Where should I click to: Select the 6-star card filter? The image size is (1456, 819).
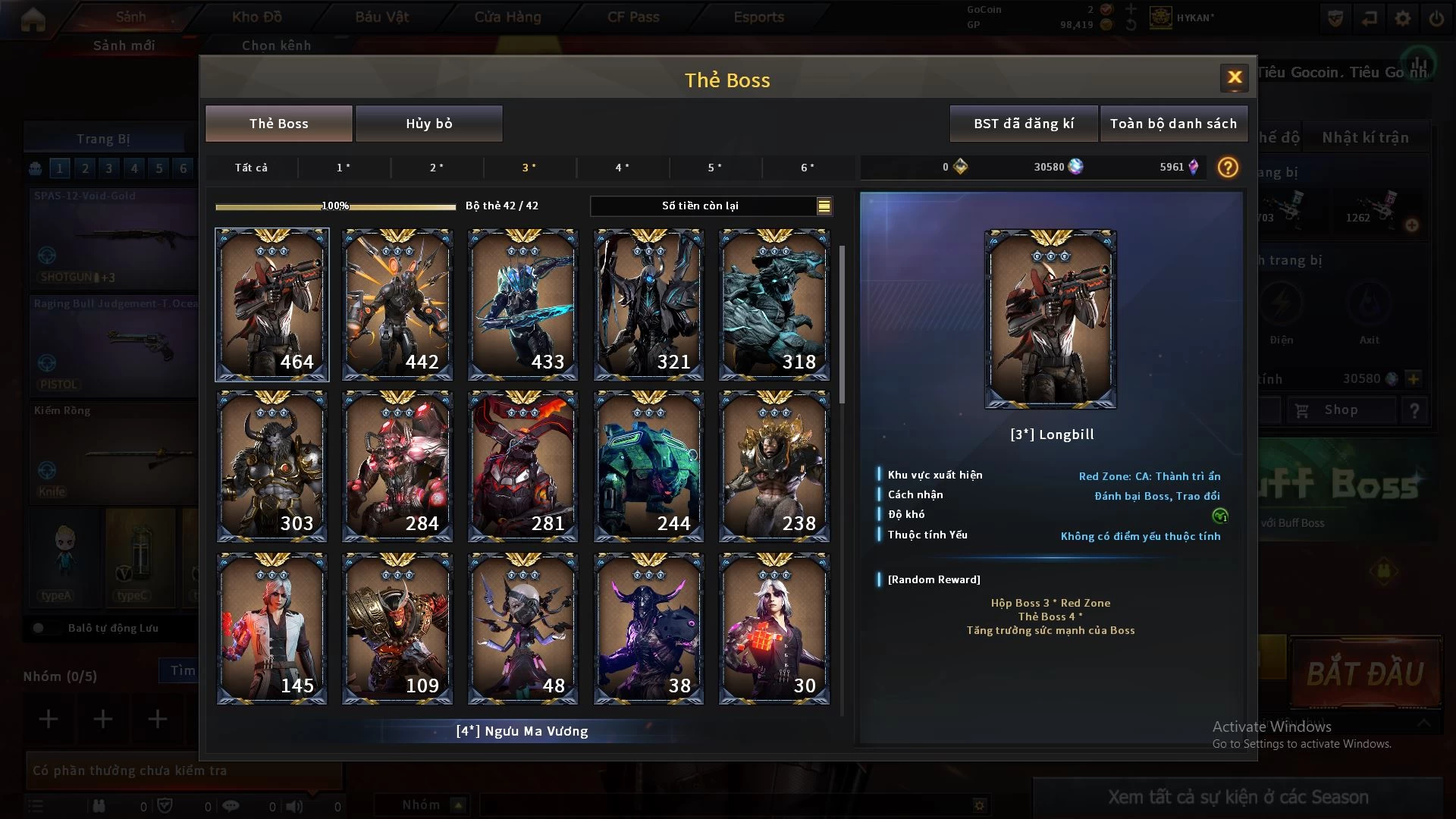click(808, 168)
